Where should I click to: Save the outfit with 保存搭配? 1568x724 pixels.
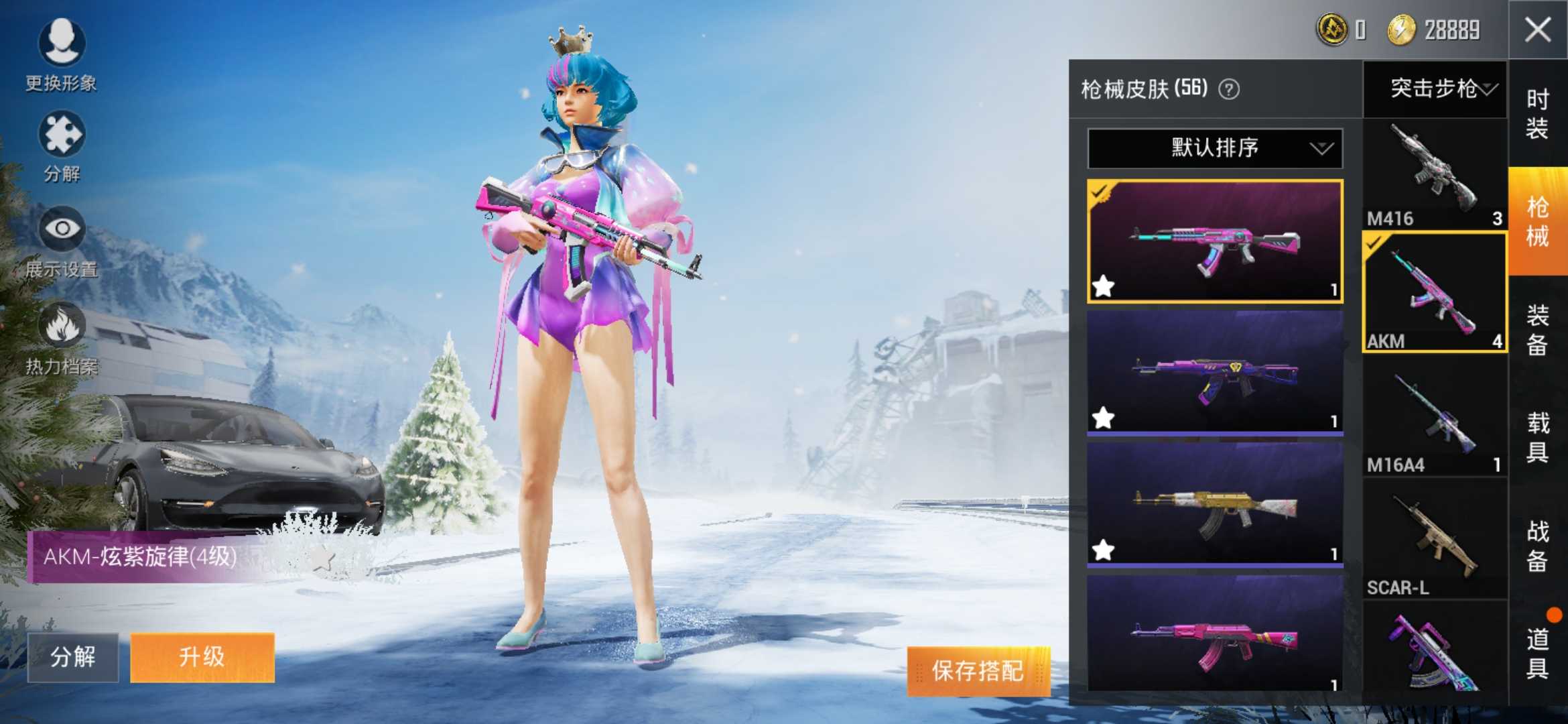[x=978, y=670]
